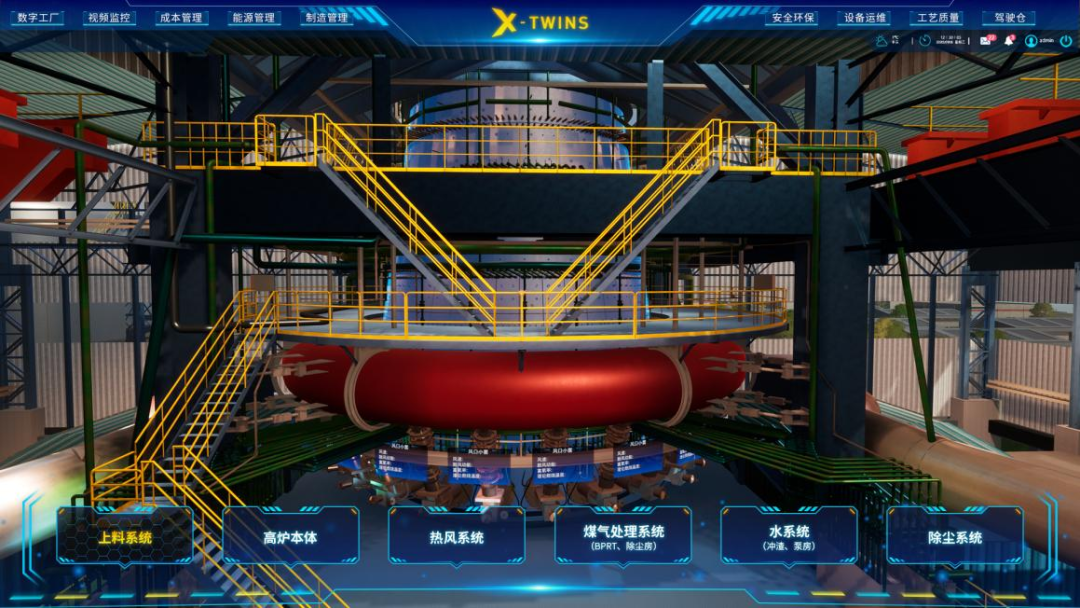This screenshot has height=608, width=1080.
Task: Select the 能源管理 tab
Action: [x=252, y=18]
